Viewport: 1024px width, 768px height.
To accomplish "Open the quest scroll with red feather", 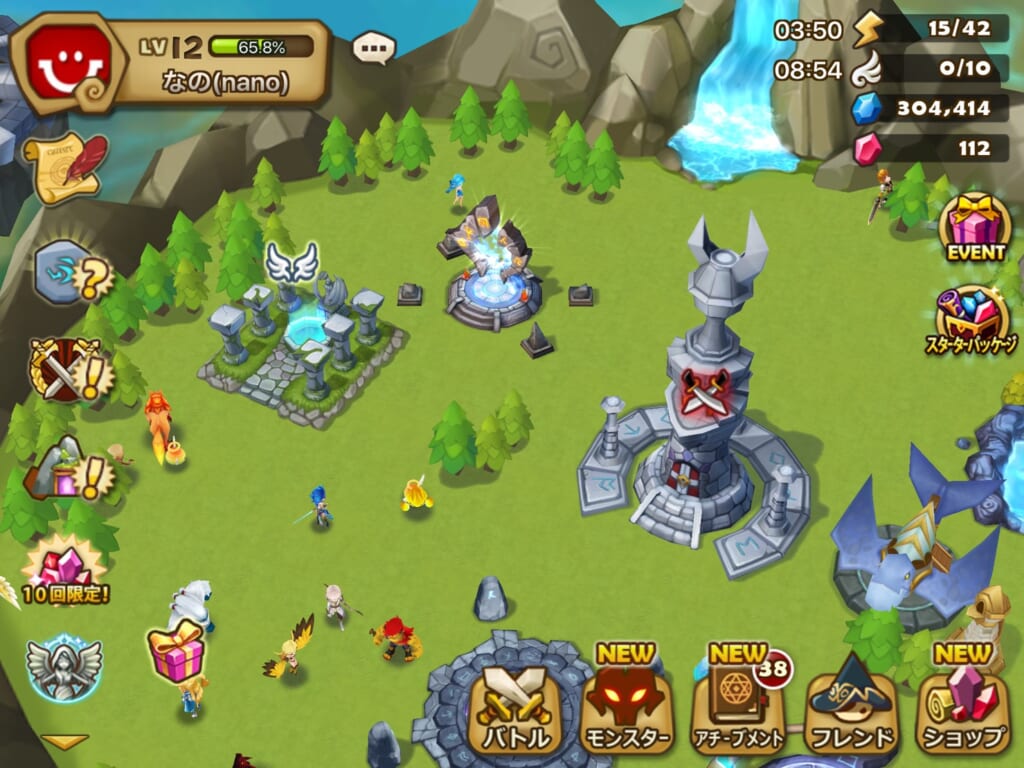I will 66,167.
